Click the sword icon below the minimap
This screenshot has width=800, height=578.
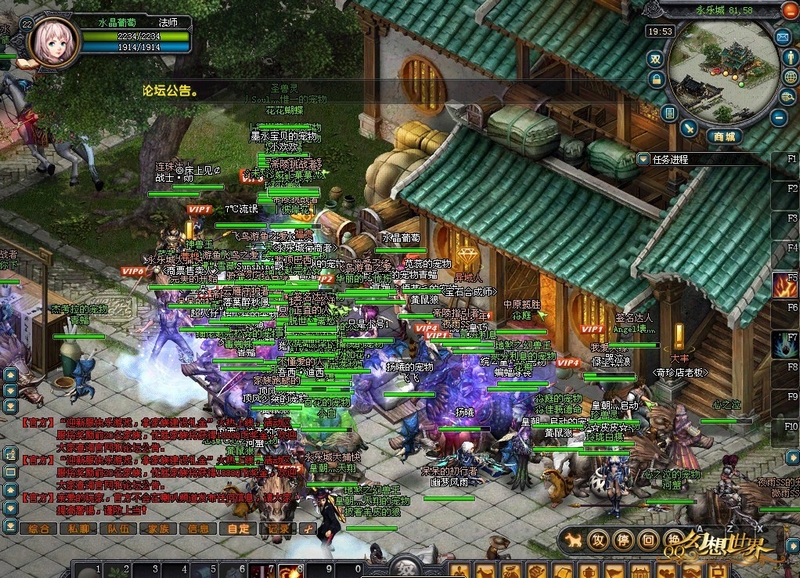[x=689, y=129]
